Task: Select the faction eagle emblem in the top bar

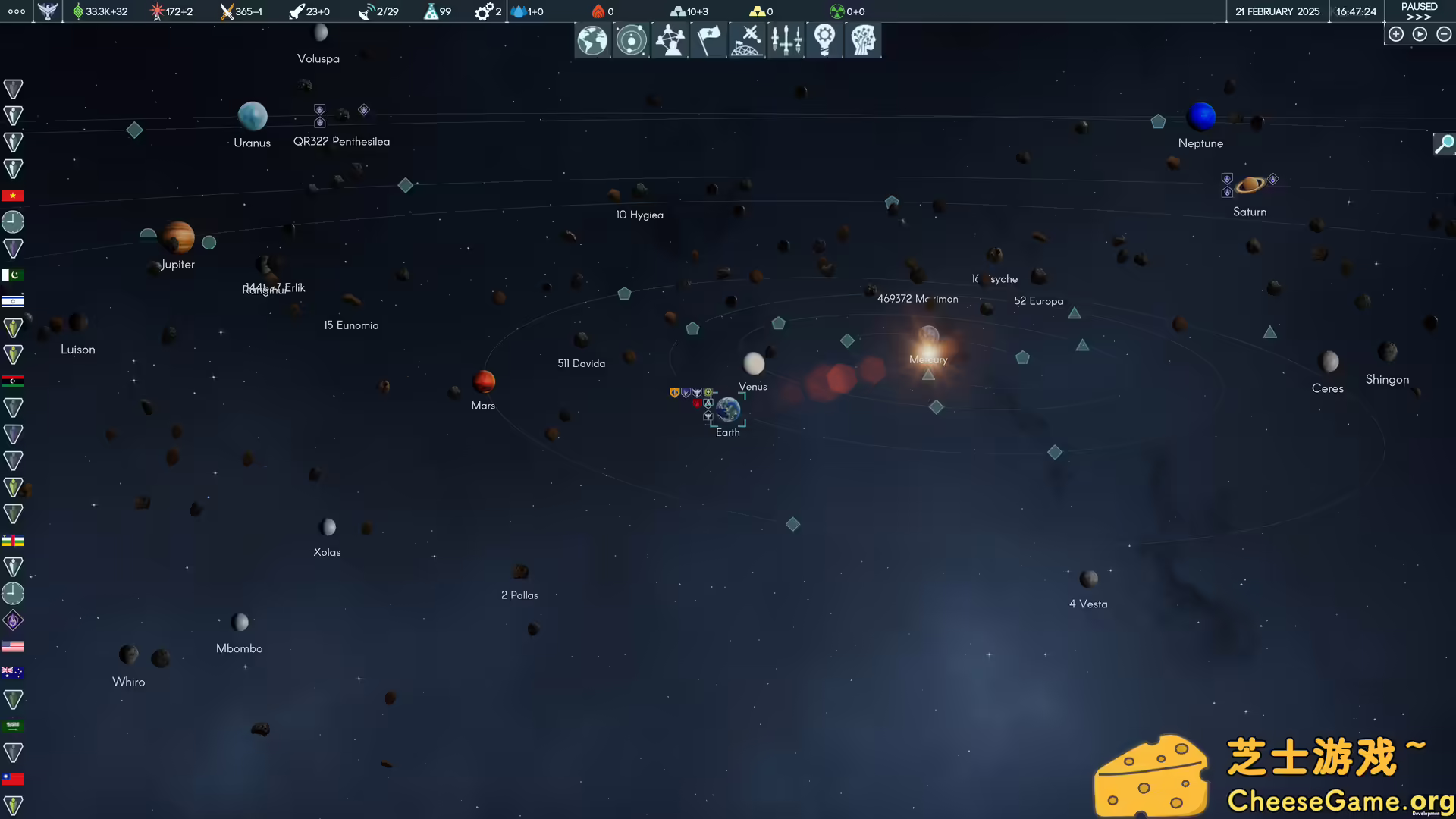Action: [x=47, y=11]
